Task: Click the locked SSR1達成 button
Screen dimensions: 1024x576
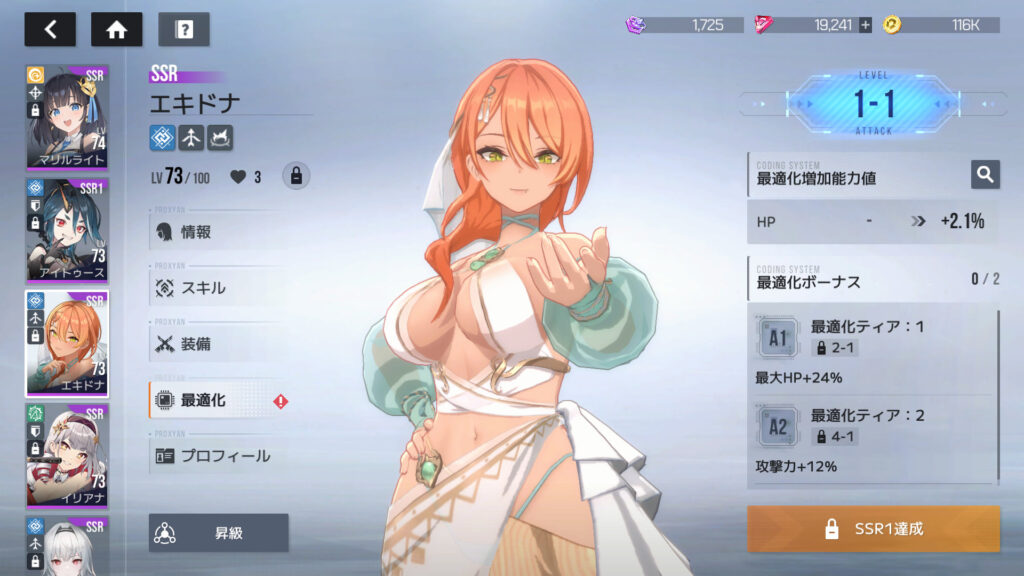Action: [873, 529]
